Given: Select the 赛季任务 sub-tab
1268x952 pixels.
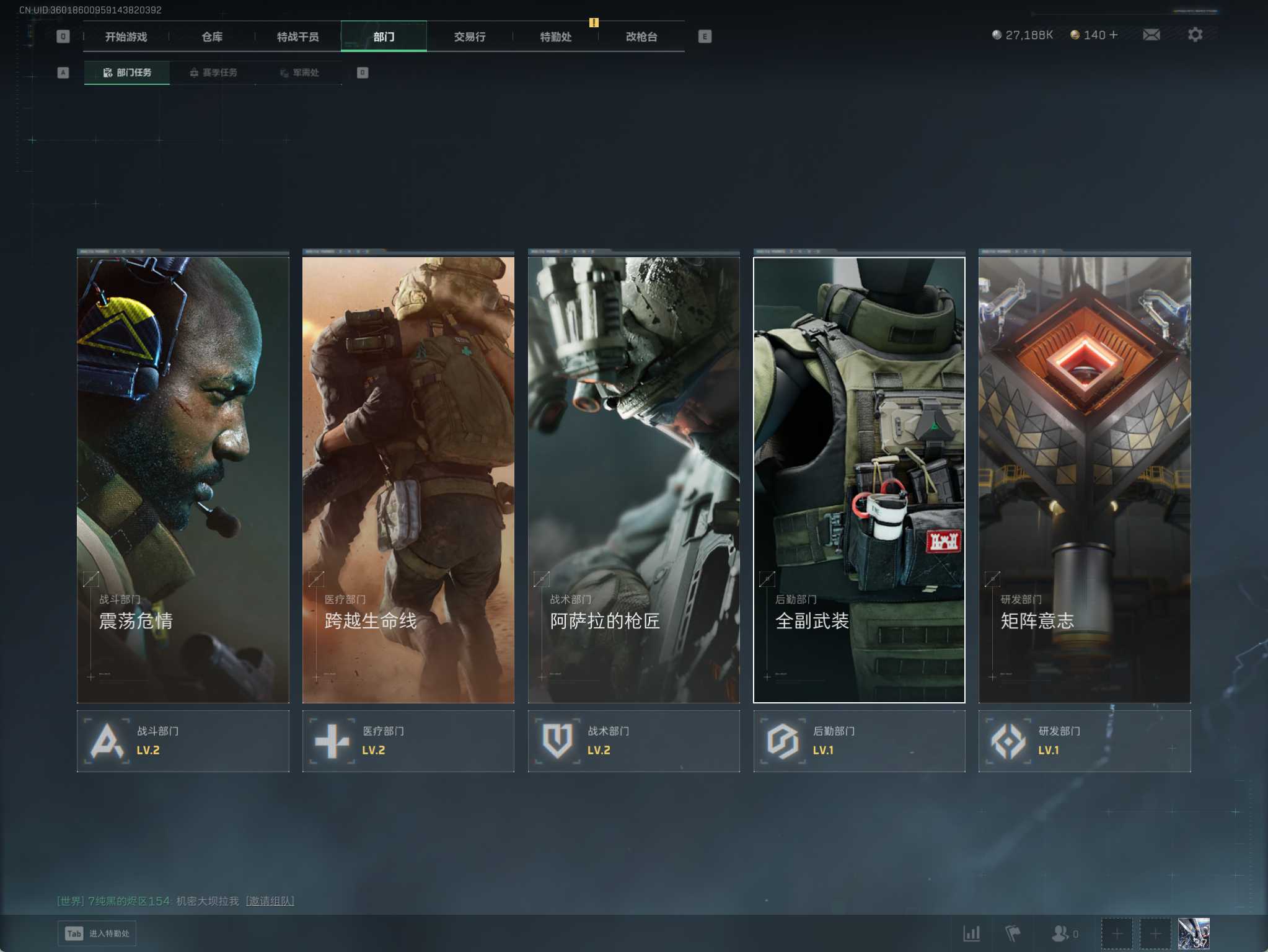Looking at the screenshot, I should pos(213,73).
